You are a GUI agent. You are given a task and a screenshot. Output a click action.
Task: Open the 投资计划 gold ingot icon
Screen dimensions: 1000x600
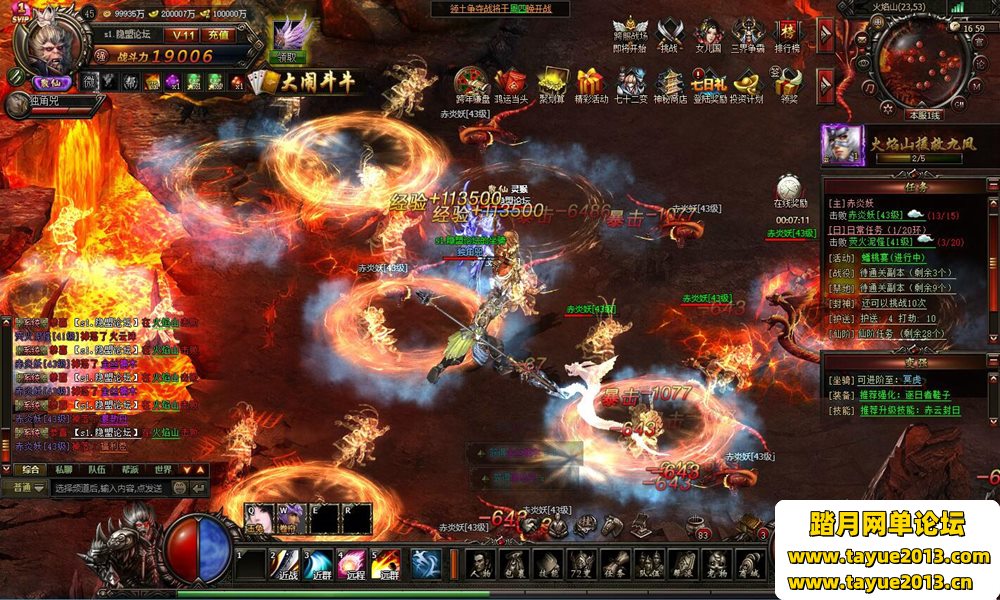click(x=746, y=84)
